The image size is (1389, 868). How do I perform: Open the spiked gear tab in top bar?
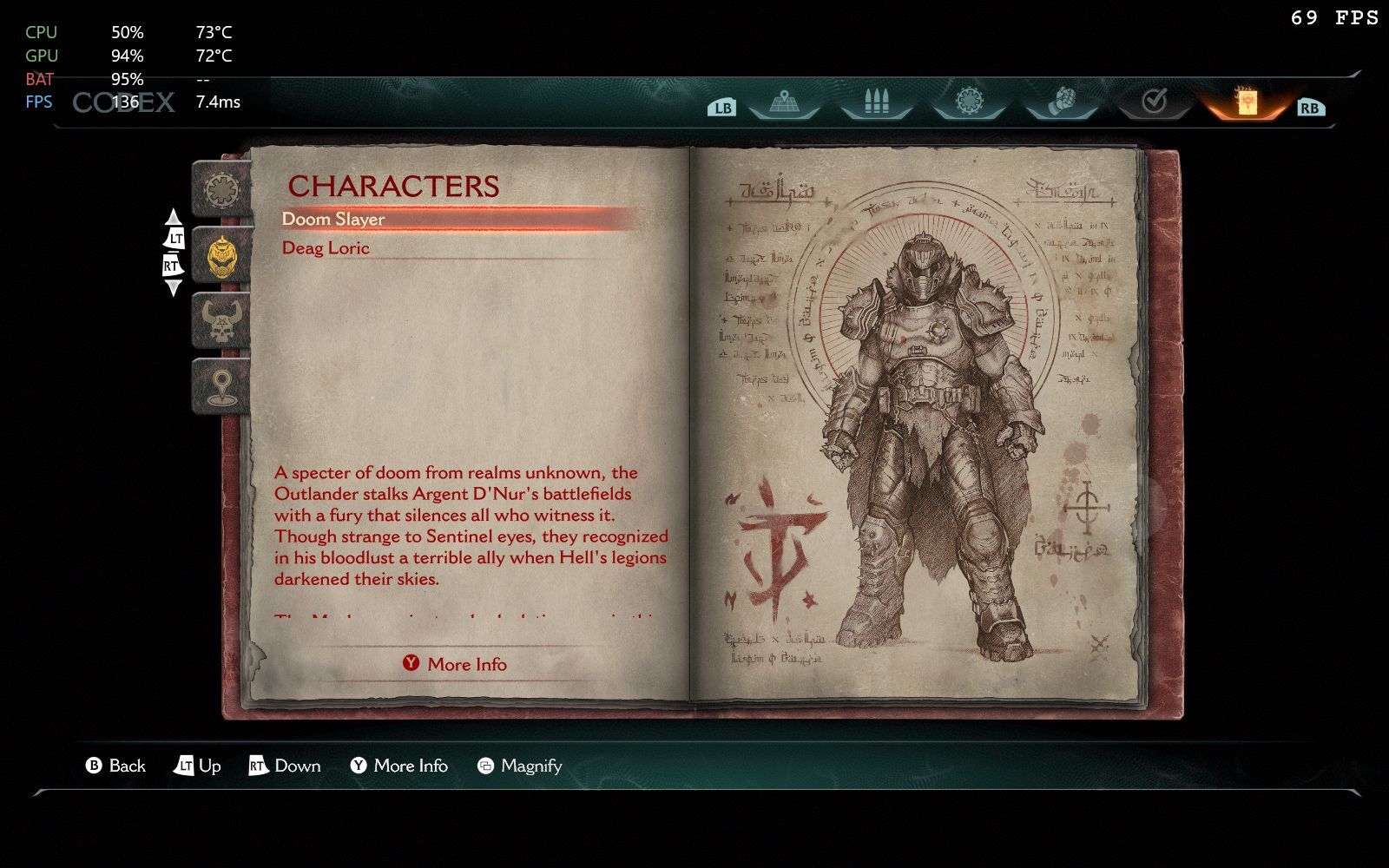coord(968,103)
